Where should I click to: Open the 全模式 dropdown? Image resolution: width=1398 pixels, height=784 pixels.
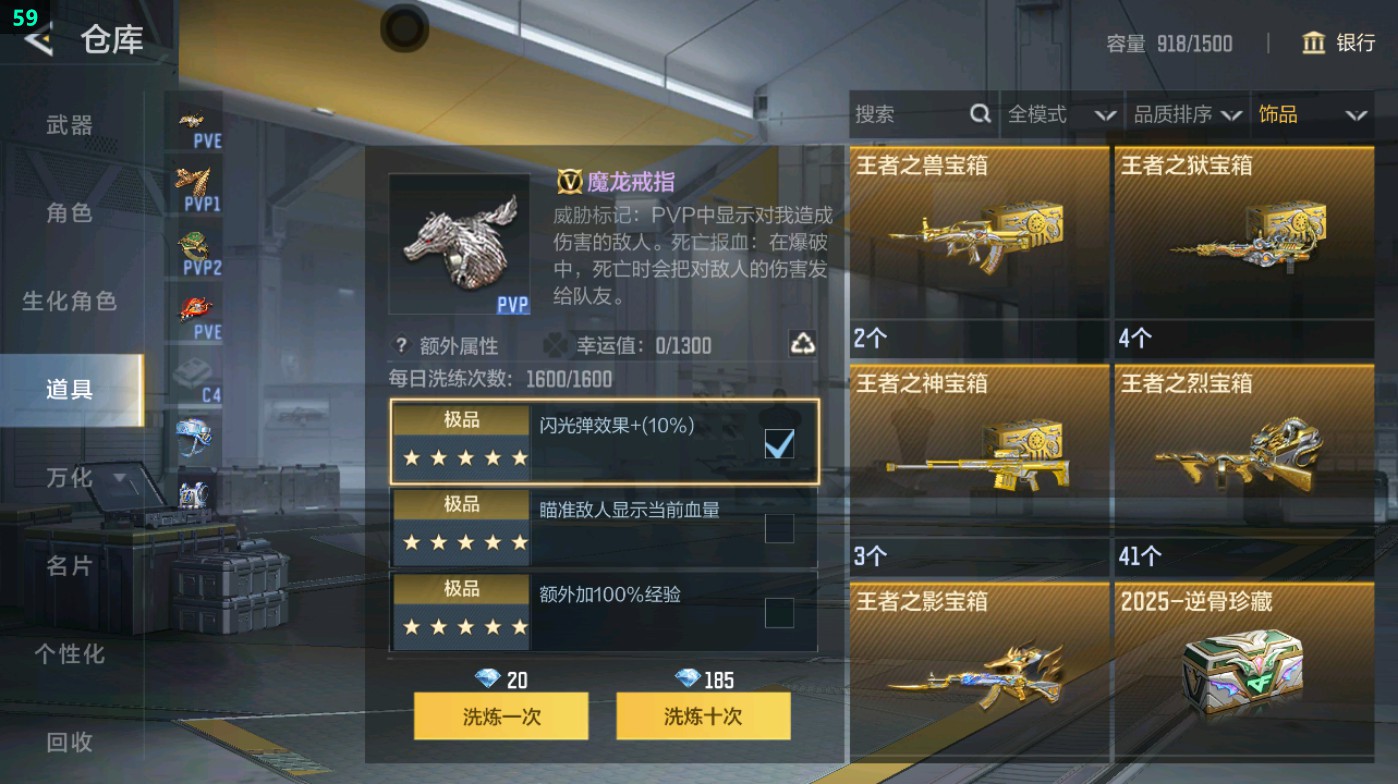pyautogui.click(x=1056, y=114)
